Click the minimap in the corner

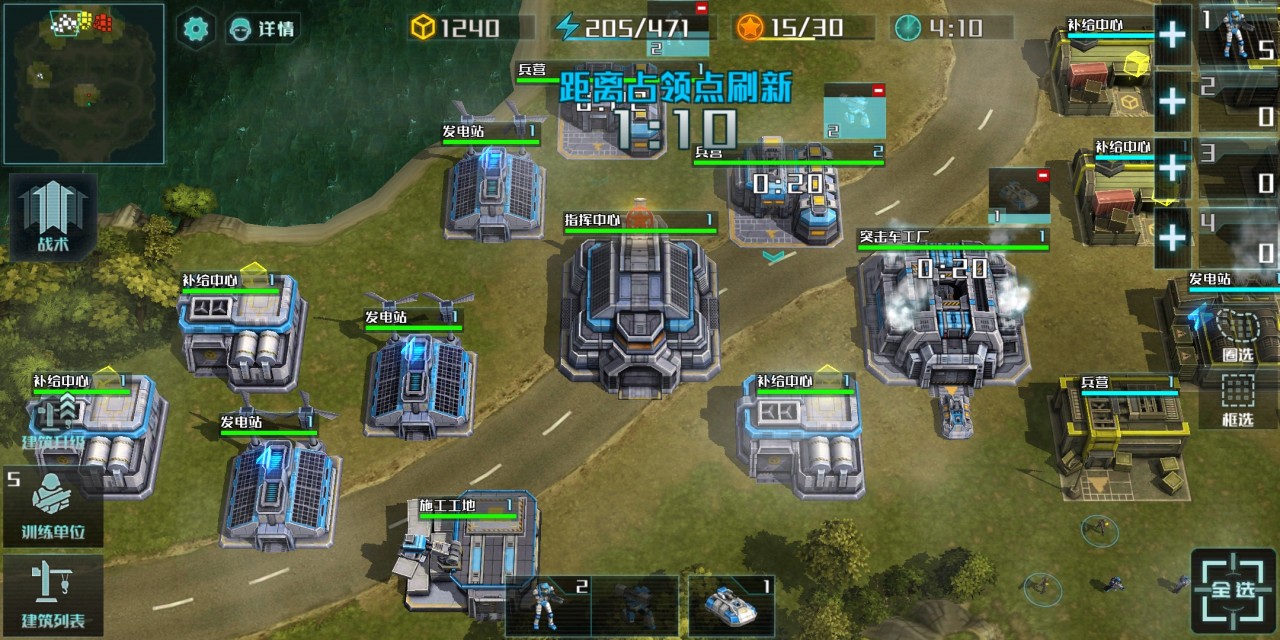coord(82,83)
